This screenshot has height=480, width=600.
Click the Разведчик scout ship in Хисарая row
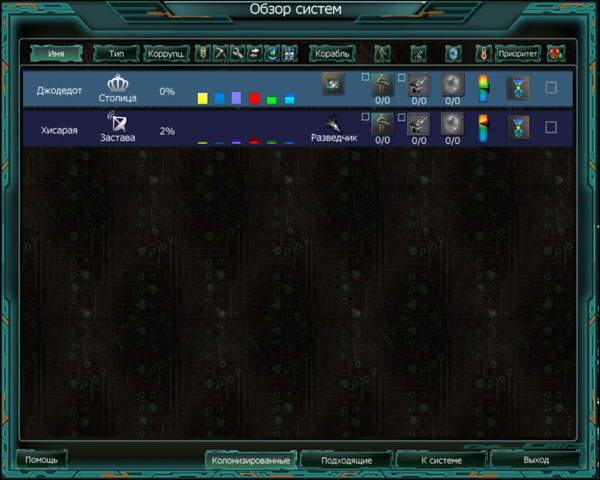[332, 127]
